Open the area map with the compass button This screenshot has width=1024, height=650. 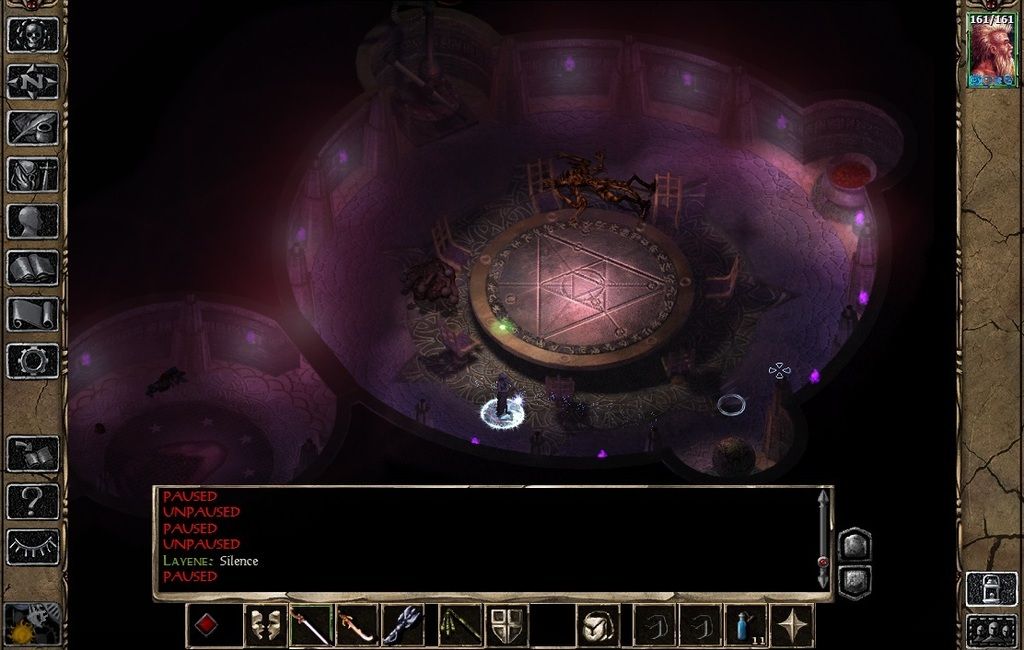click(x=33, y=82)
